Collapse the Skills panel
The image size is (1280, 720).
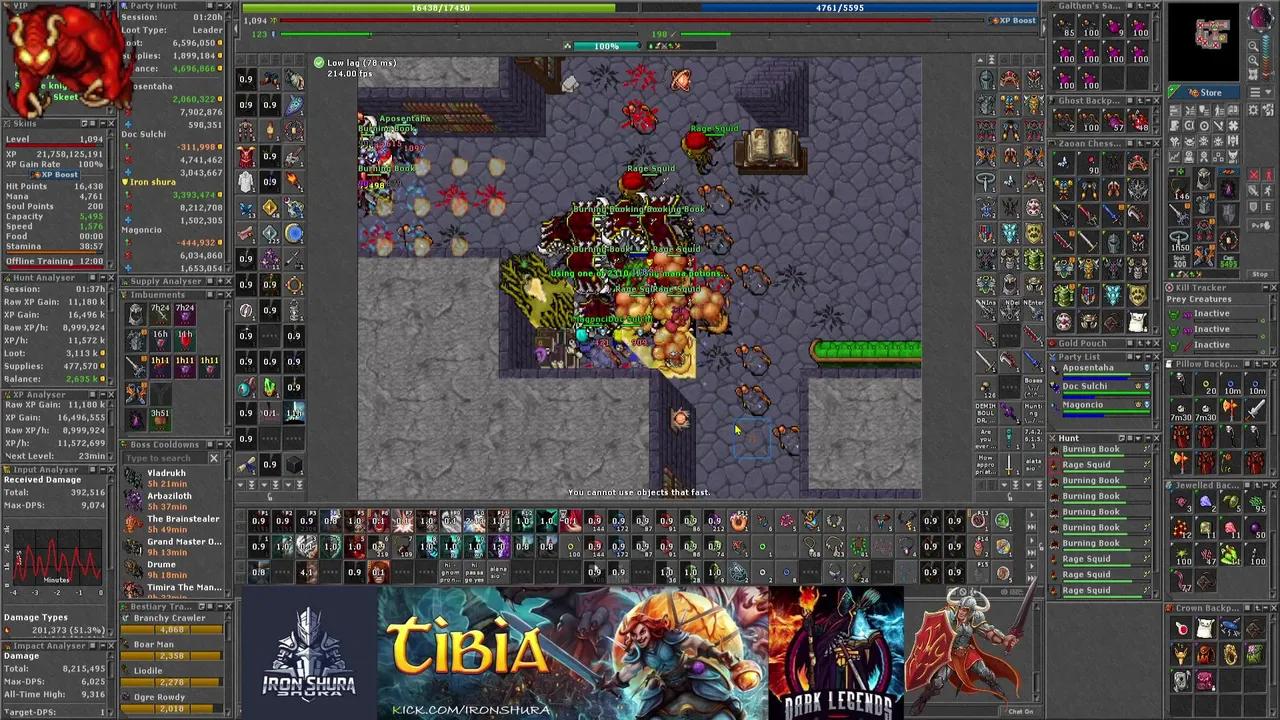[103, 122]
